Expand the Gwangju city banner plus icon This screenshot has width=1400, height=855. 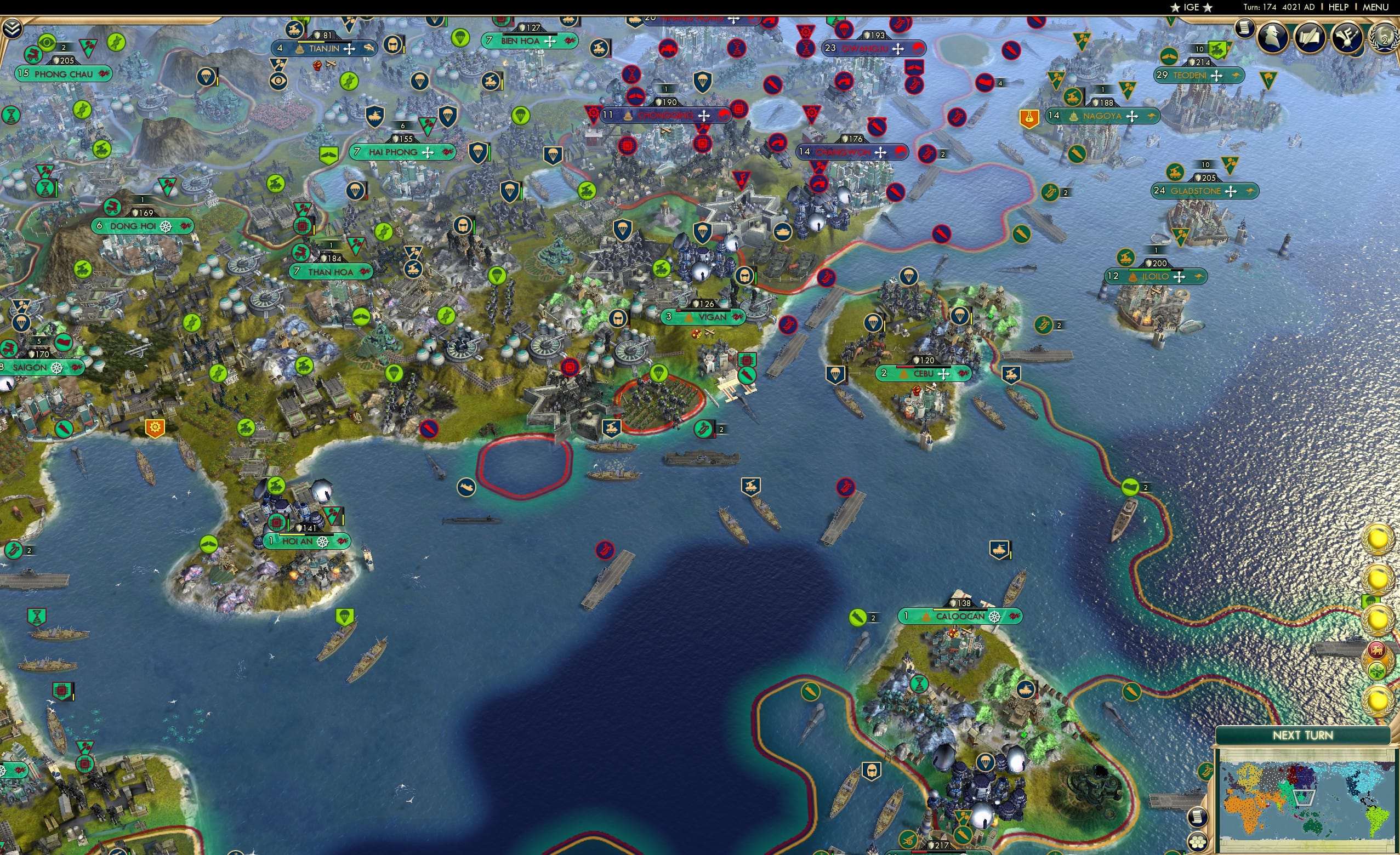(899, 49)
